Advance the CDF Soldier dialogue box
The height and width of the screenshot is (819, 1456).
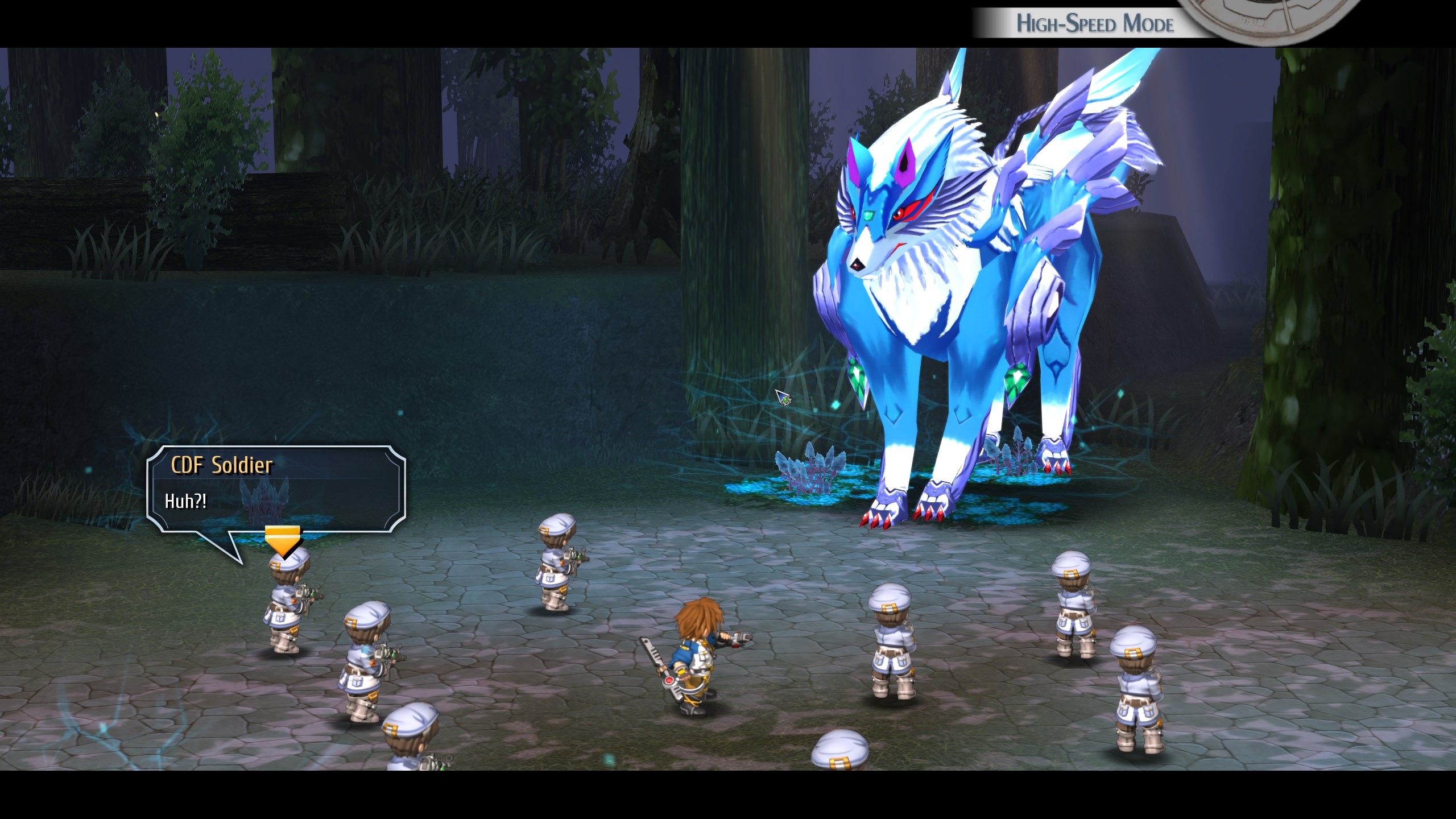pos(276,489)
